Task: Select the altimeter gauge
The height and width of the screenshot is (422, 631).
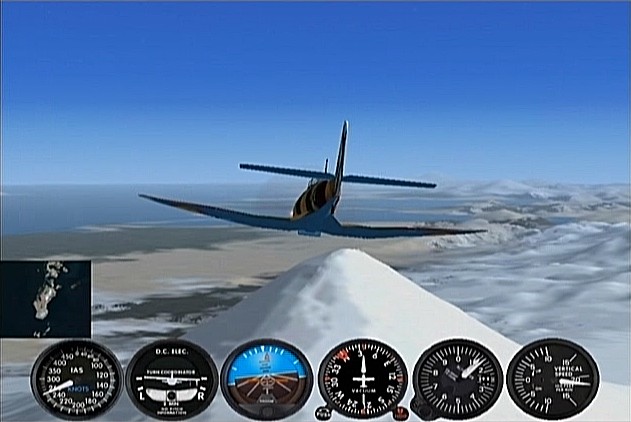Action: coord(457,379)
